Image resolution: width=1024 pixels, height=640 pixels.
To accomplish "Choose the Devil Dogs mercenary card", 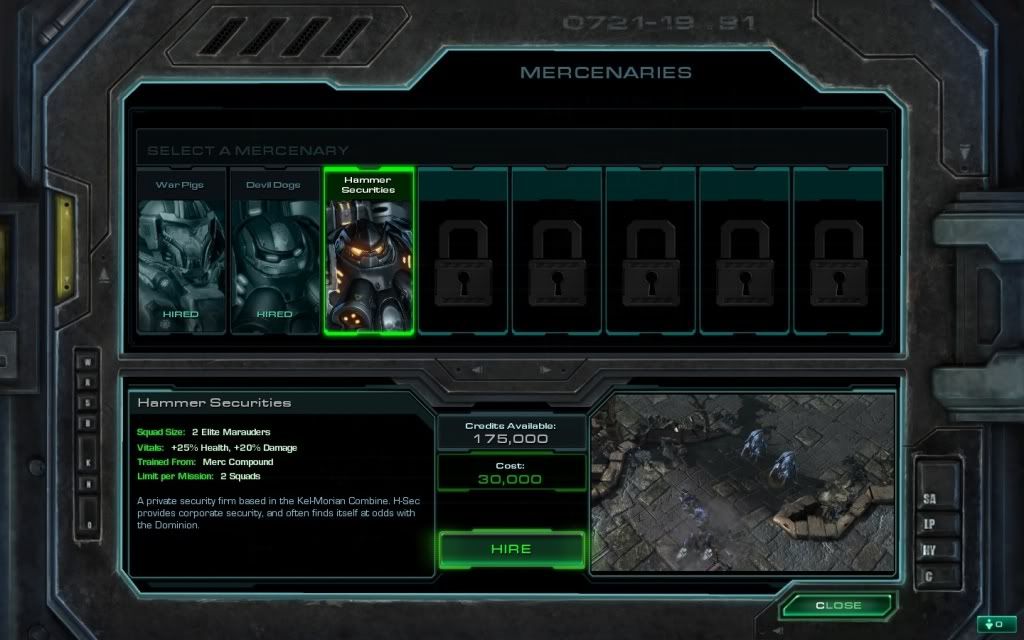I will tap(275, 252).
